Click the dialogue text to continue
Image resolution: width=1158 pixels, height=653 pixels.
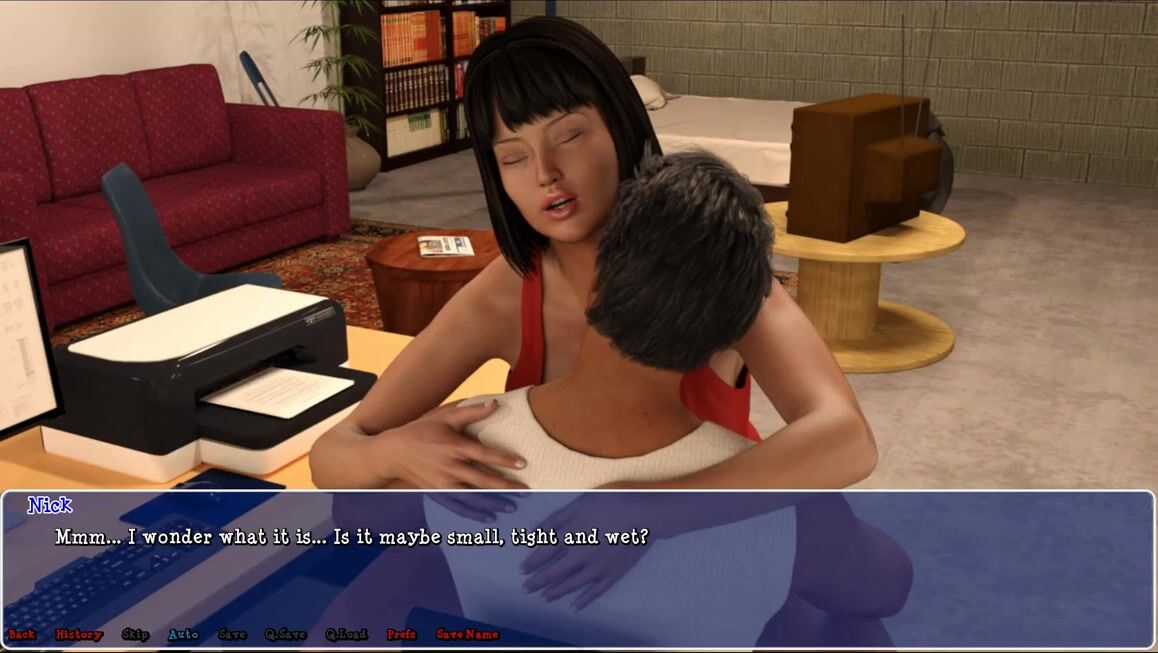(352, 537)
